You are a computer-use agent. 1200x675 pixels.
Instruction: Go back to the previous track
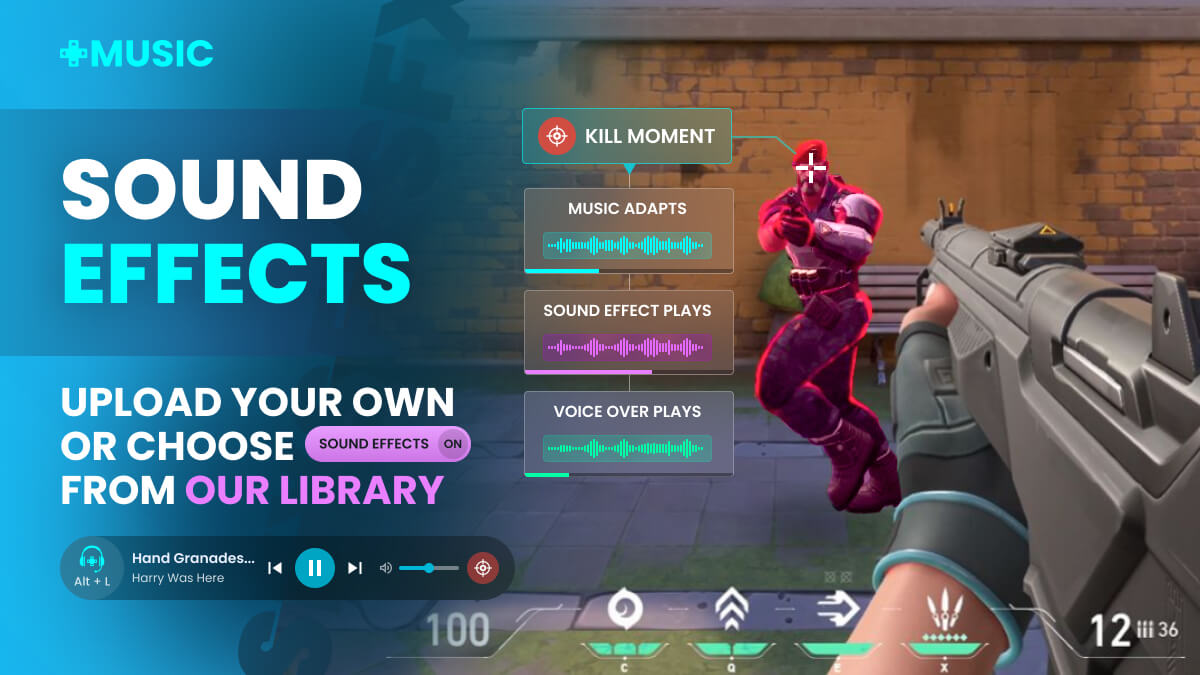pos(275,568)
